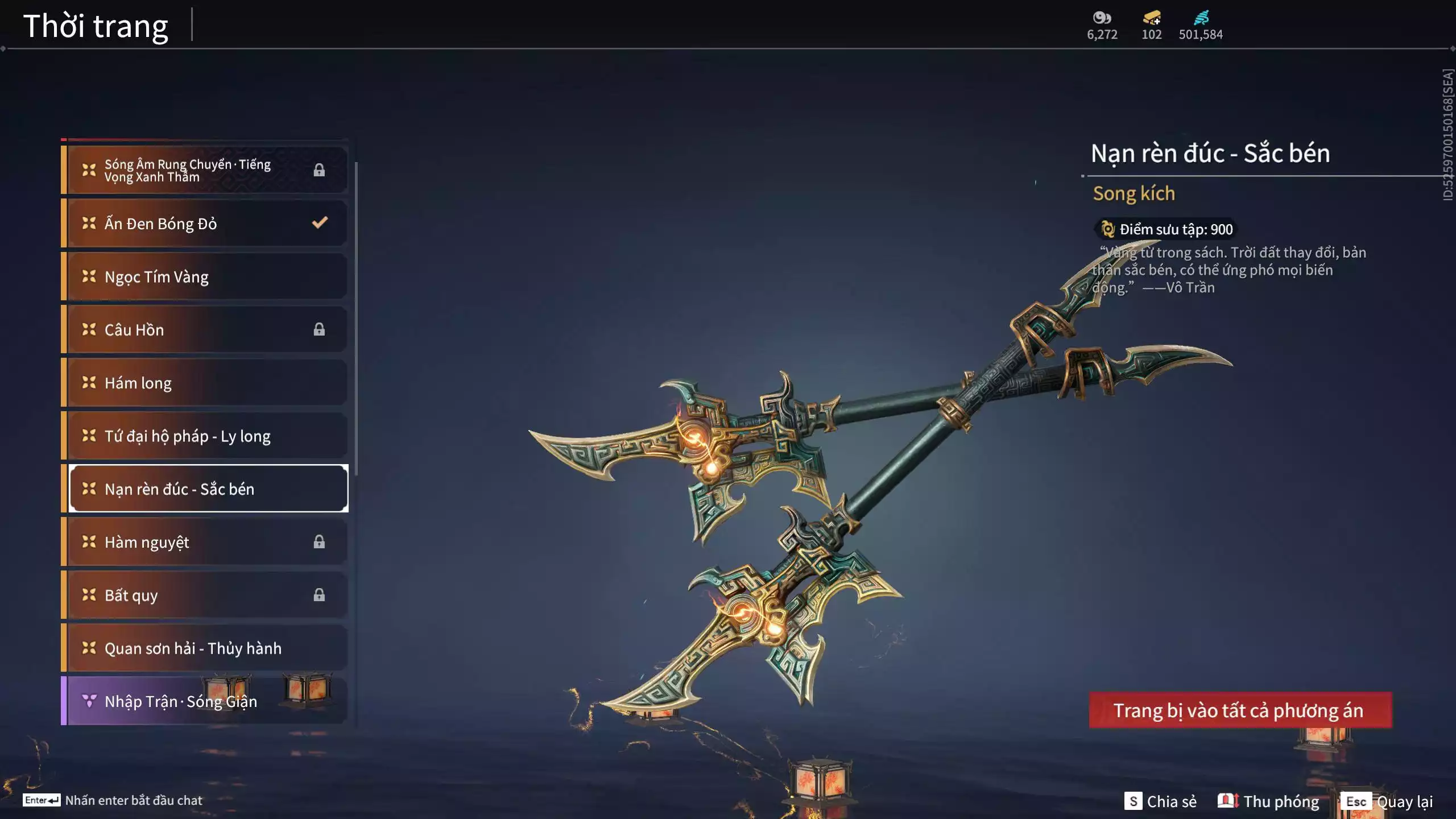Image resolution: width=1456 pixels, height=819 pixels.
Task: Select the purple Nhập Trận · Sóng Giận entry
Action: pos(205,701)
